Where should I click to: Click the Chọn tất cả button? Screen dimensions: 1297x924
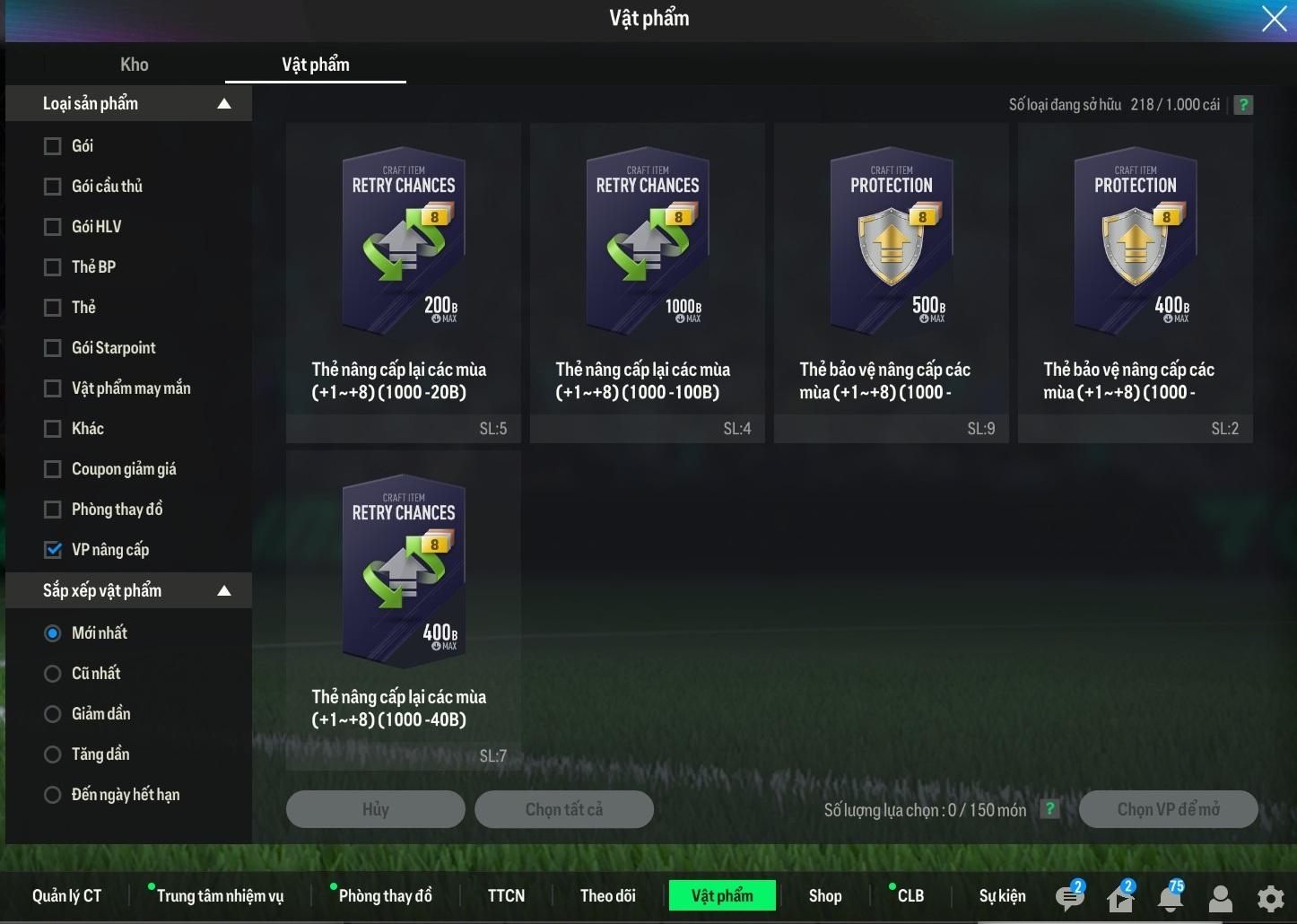pos(563,809)
